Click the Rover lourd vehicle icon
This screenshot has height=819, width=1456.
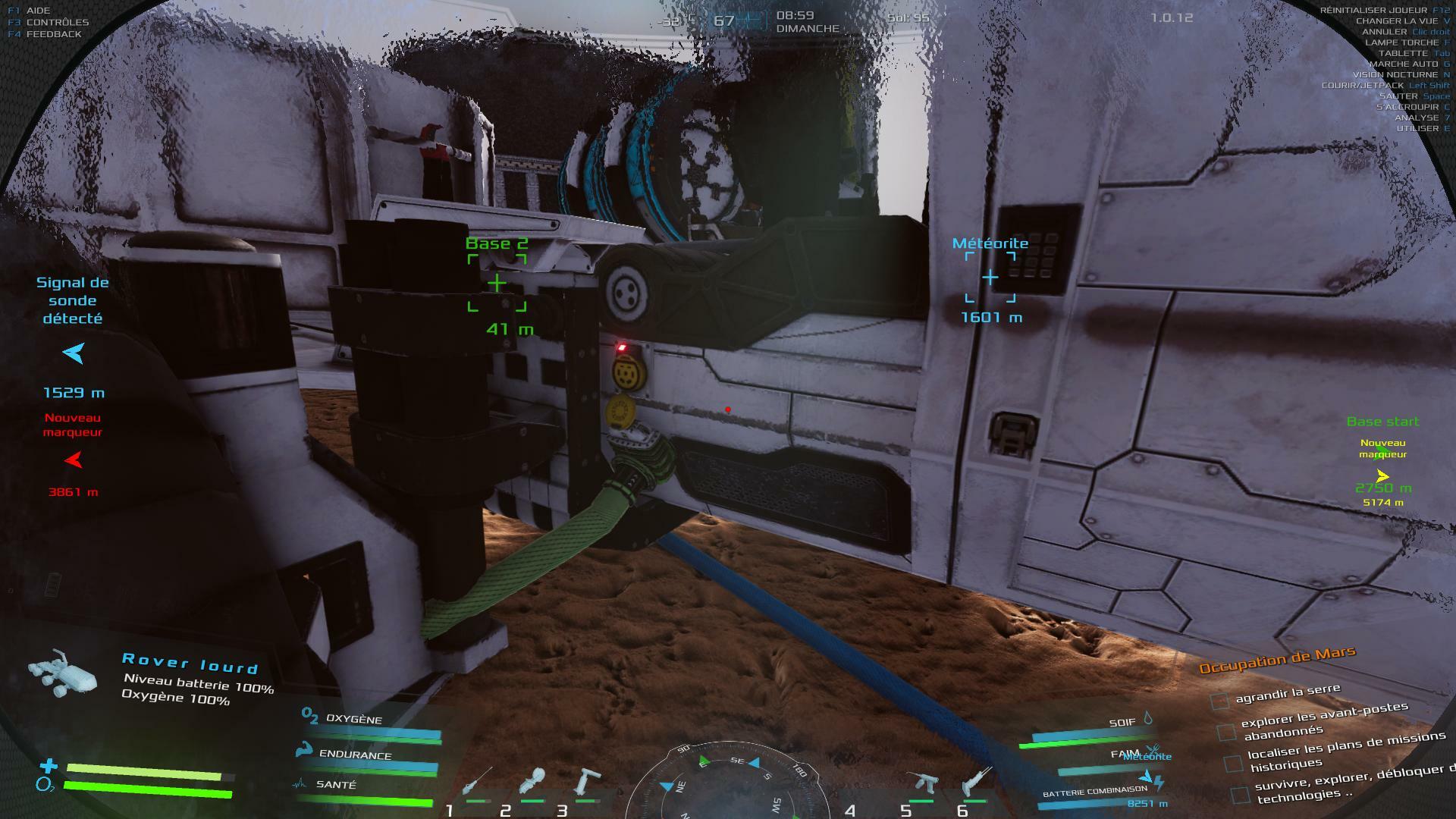coord(64,674)
